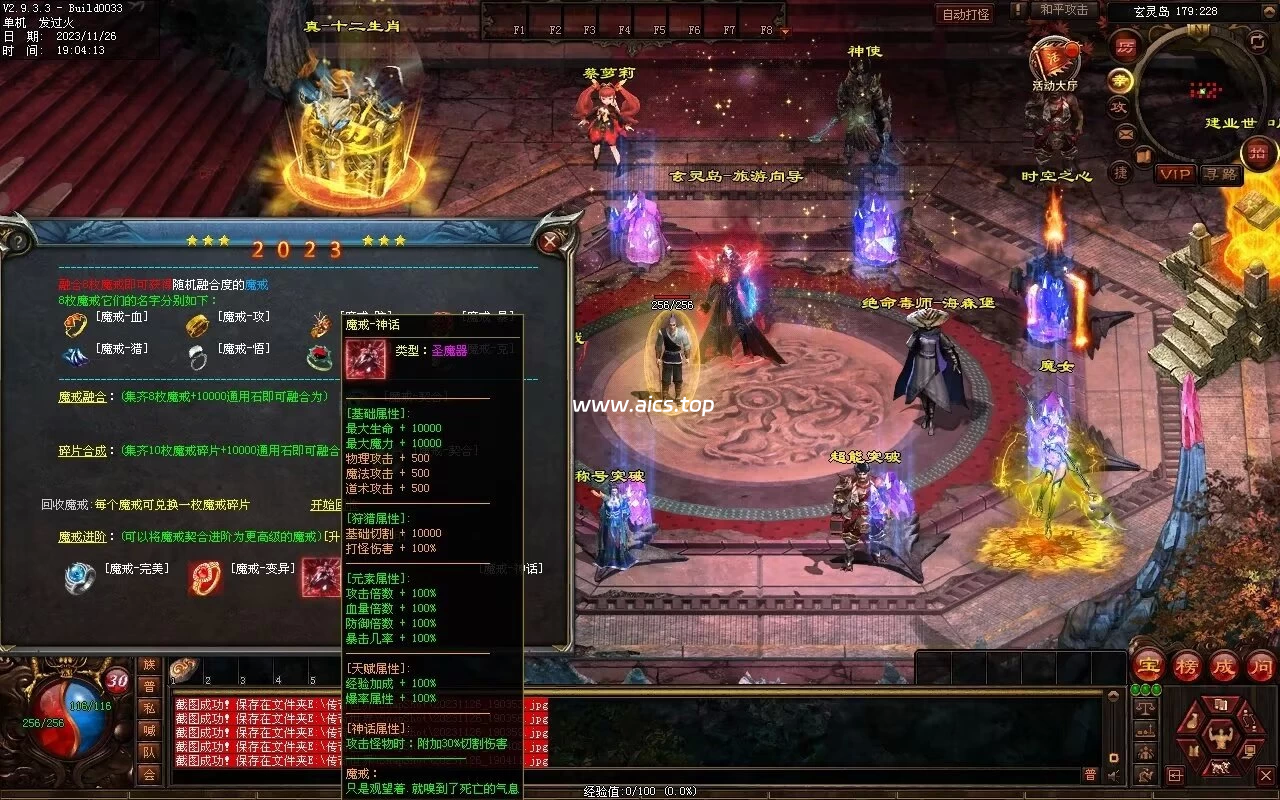The width and height of the screenshot is (1280, 800).
Task: Click the 魔戒融合 fusion link
Action: click(82, 396)
